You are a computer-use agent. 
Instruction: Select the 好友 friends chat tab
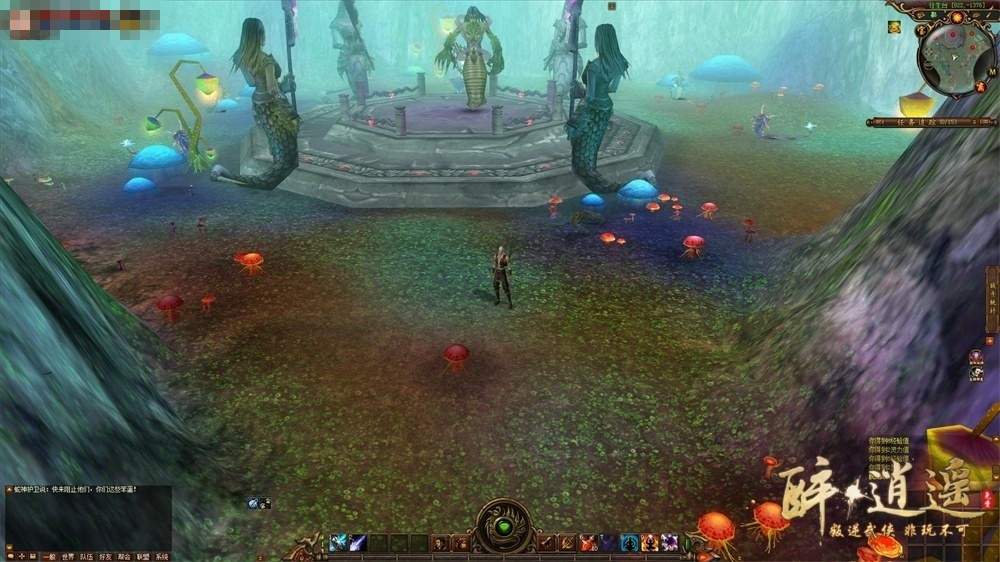pyautogui.click(x=105, y=557)
